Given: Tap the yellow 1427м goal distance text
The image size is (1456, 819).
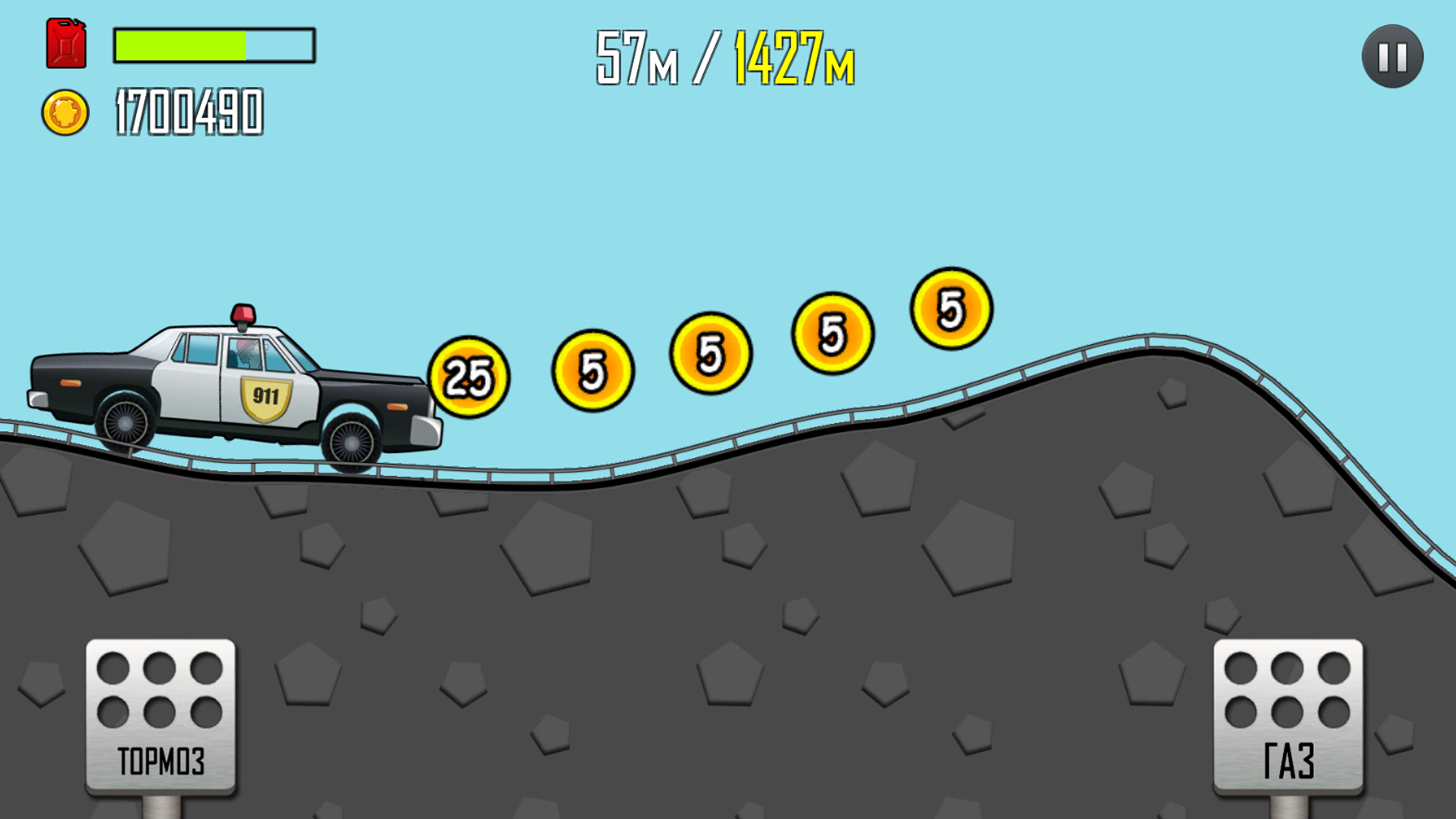Looking at the screenshot, I should click(x=795, y=57).
